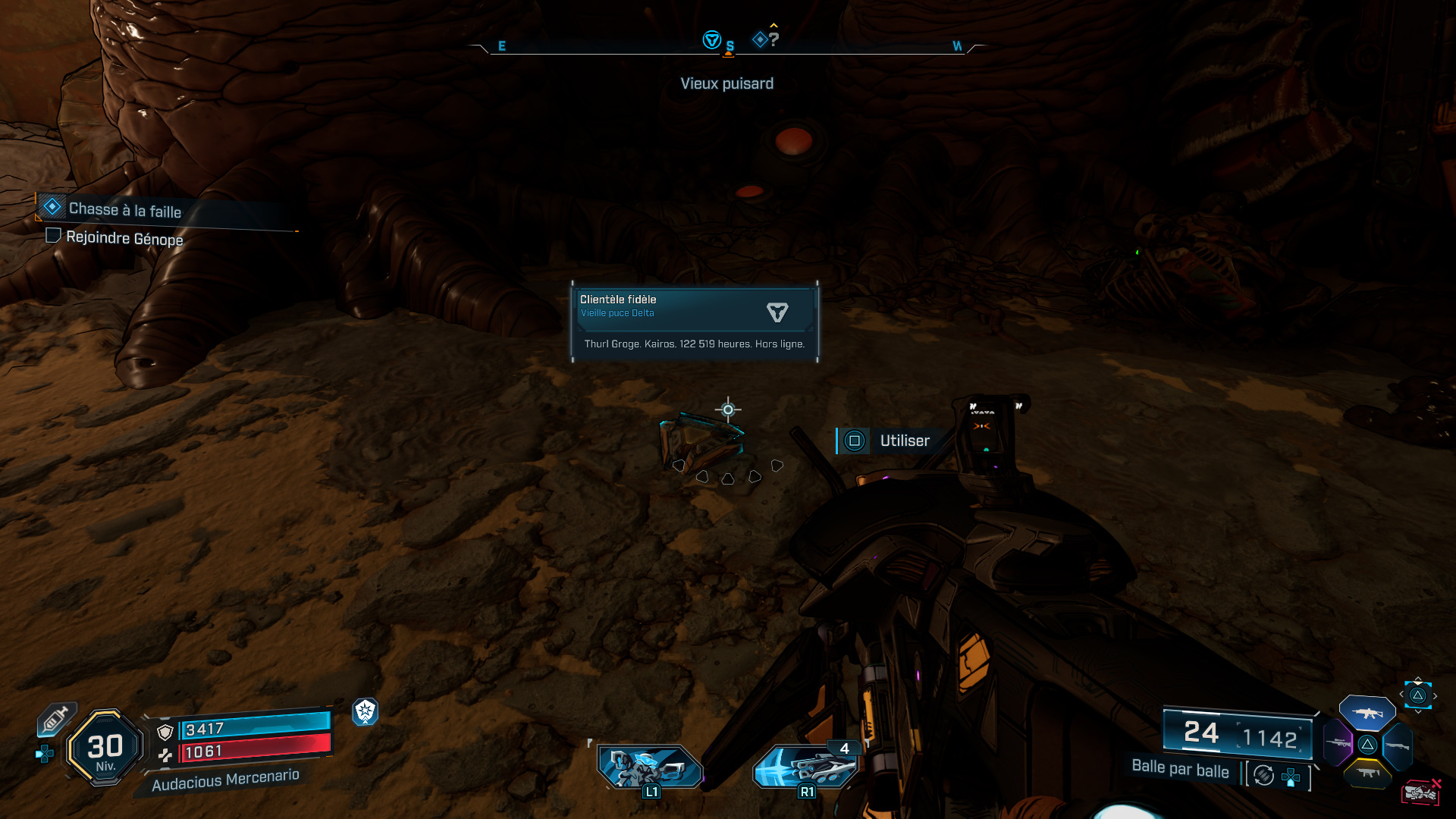The width and height of the screenshot is (1456, 819).
Task: Use the syringe repkit icon
Action: coord(56,718)
